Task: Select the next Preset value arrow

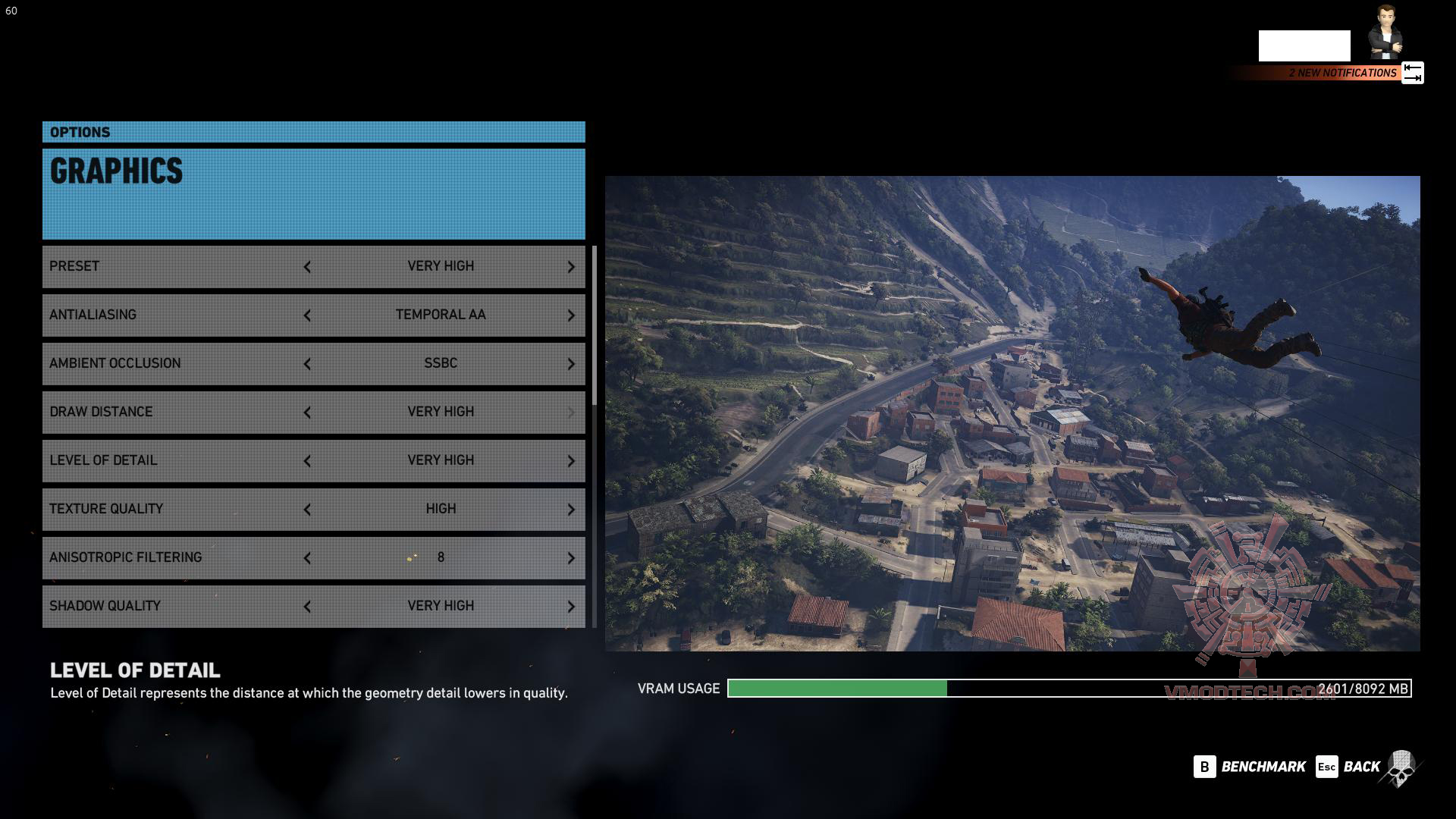Action: point(571,267)
